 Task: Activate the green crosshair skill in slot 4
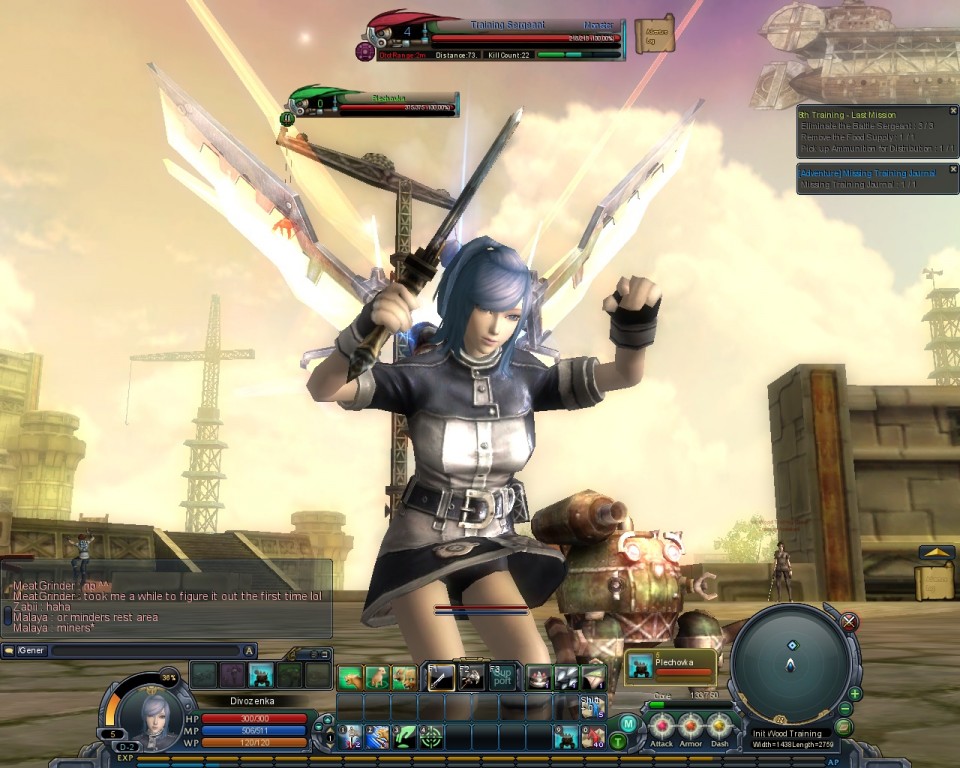(x=431, y=738)
